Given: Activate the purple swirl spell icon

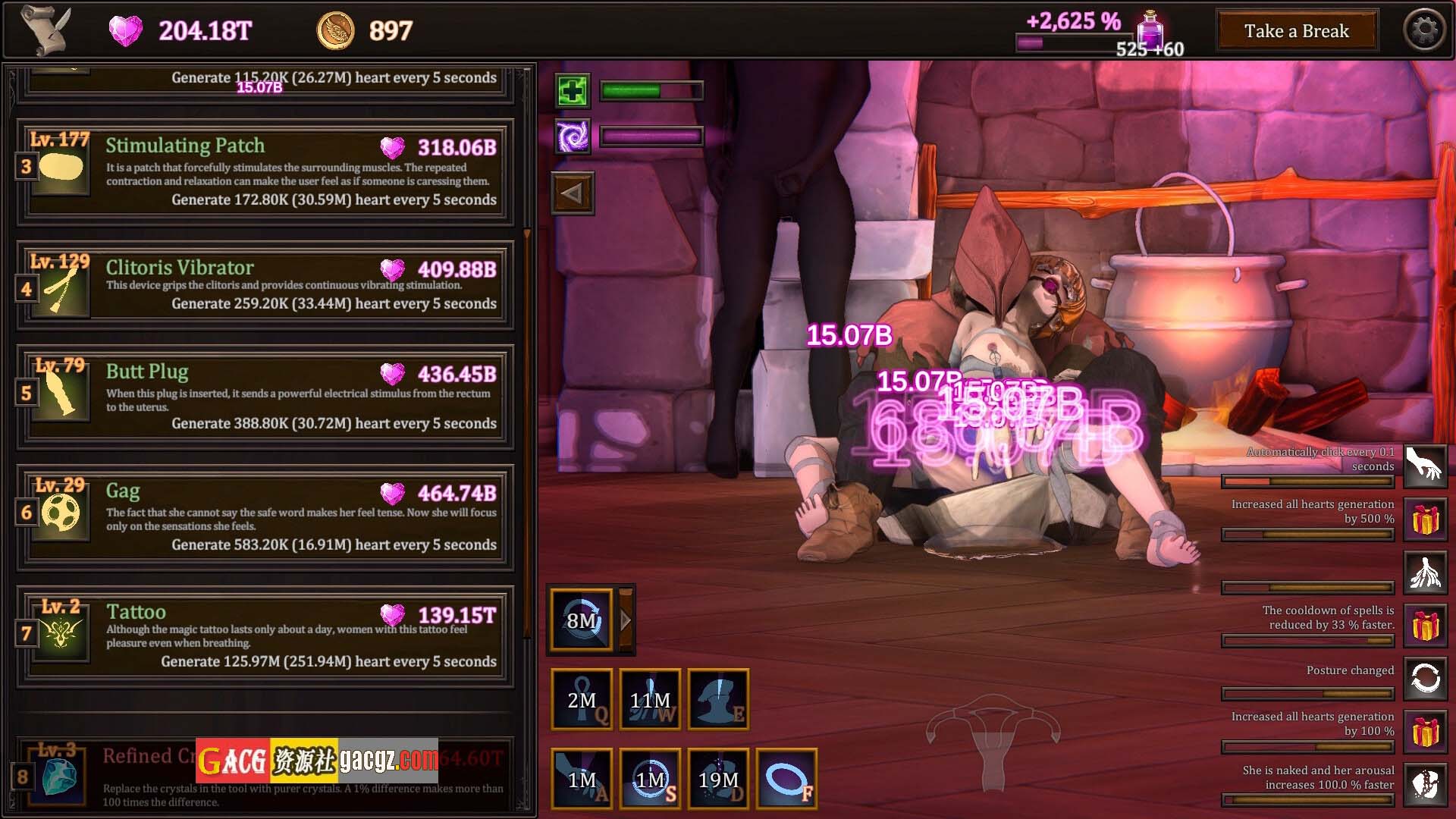Looking at the screenshot, I should pos(573,137).
